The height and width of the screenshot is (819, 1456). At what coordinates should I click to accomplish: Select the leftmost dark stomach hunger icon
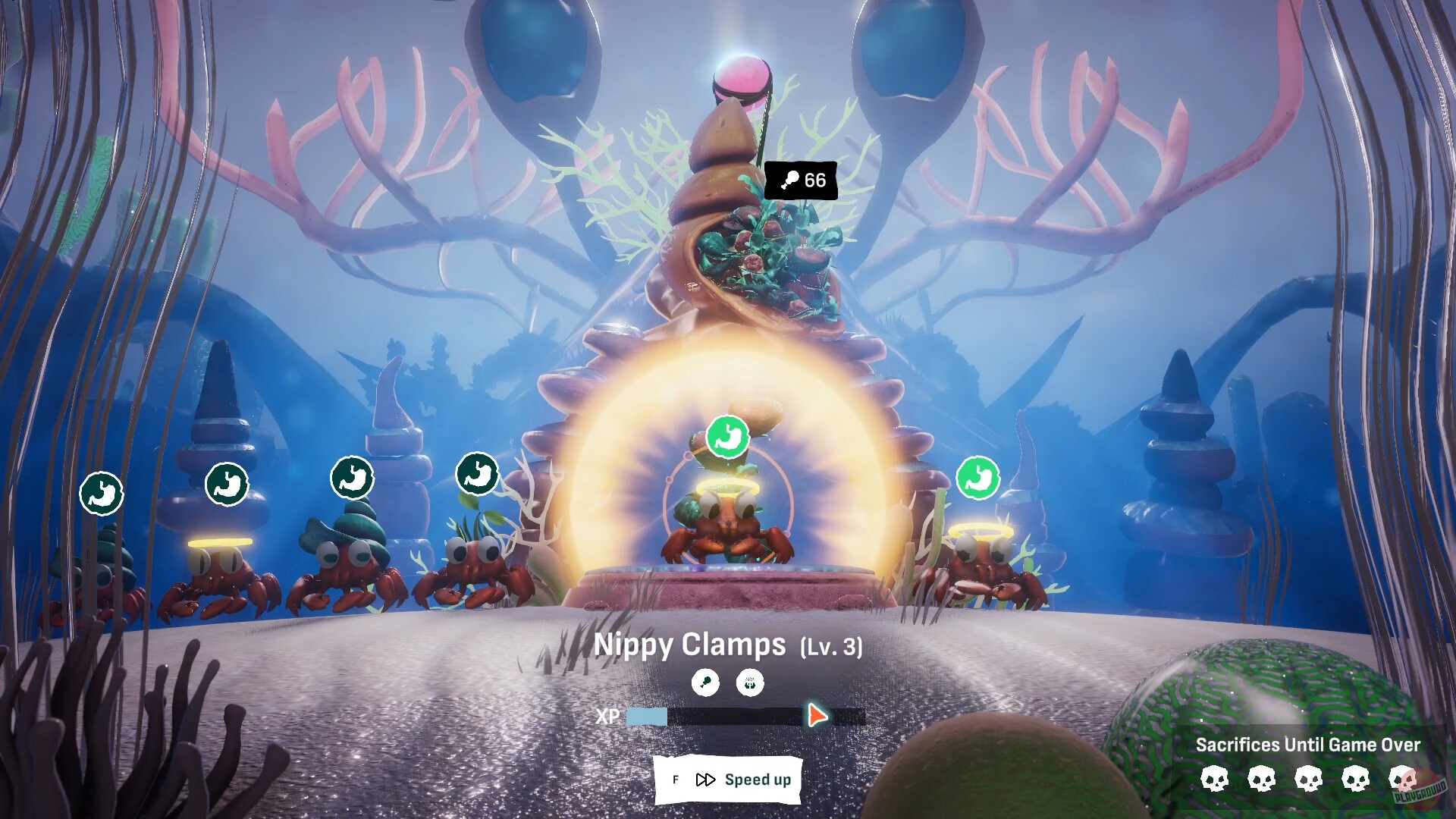click(101, 493)
